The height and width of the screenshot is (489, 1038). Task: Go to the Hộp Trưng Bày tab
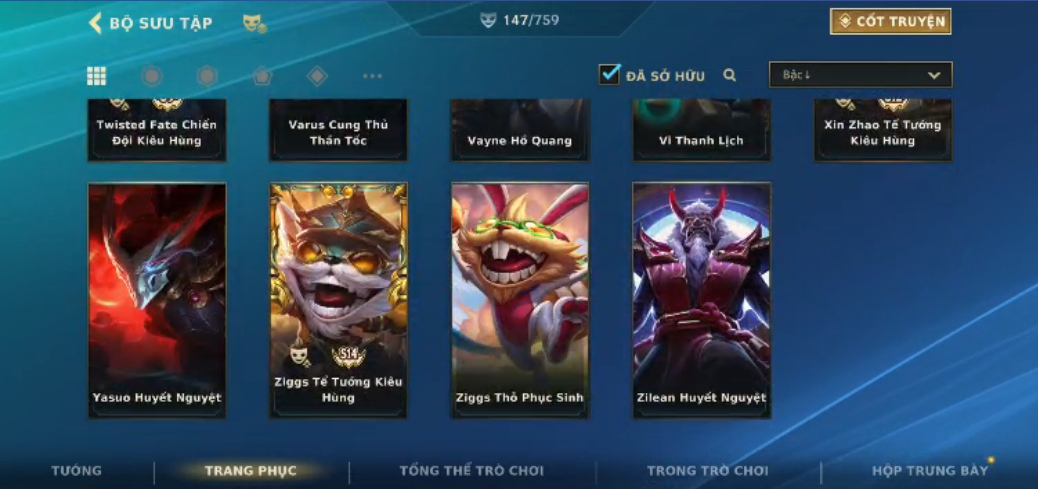[929, 471]
